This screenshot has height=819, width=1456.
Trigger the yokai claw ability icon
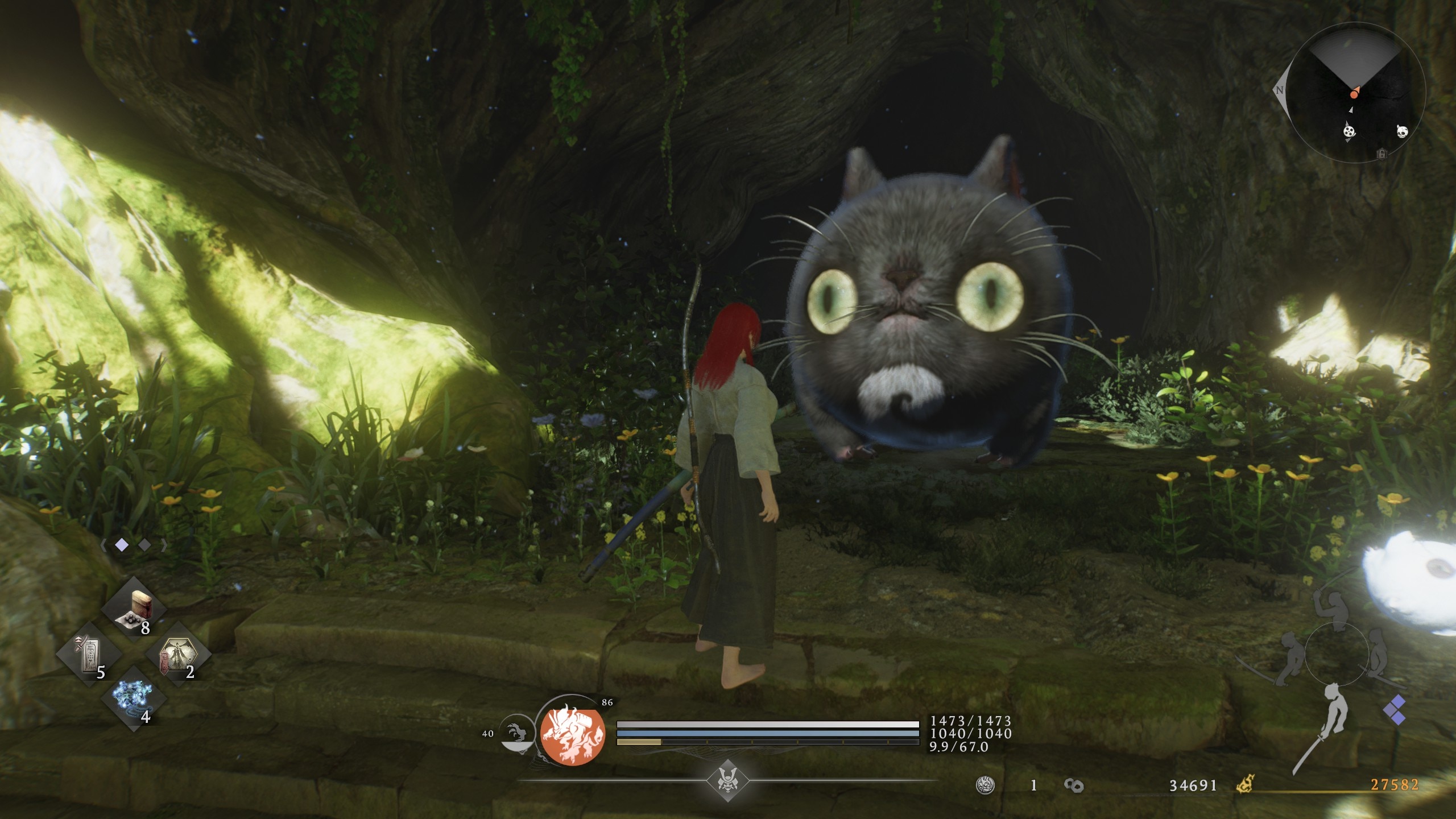pyautogui.click(x=515, y=734)
